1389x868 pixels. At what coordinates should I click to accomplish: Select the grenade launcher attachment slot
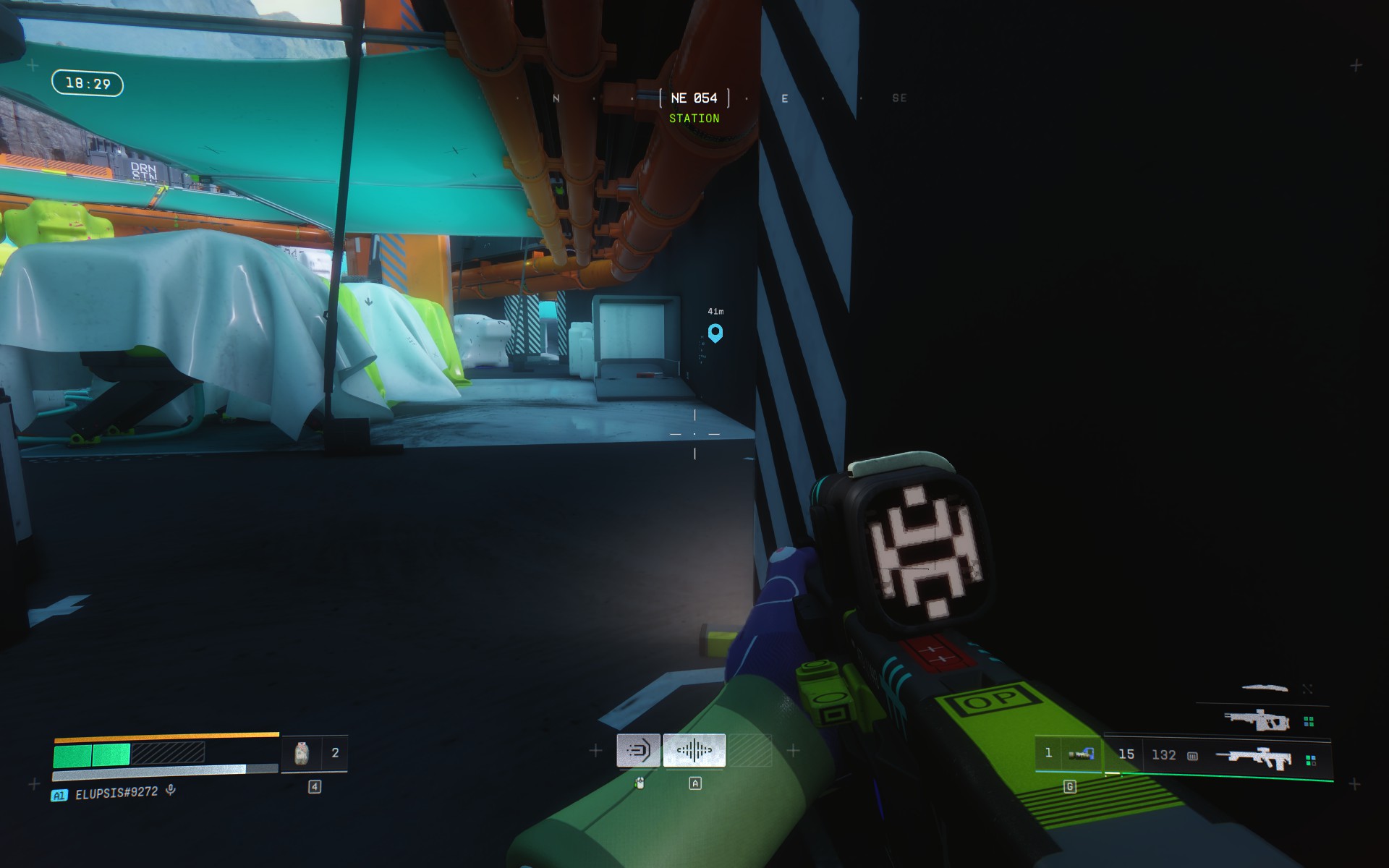point(1080,754)
